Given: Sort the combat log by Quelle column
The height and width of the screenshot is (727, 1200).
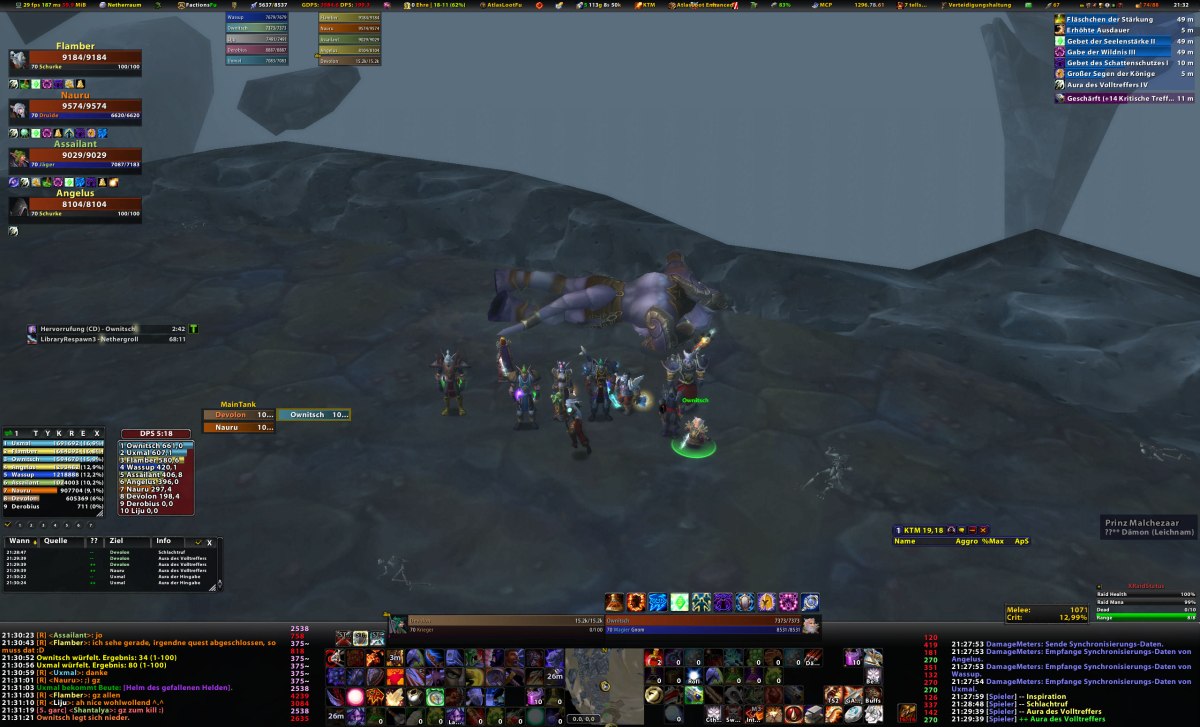Looking at the screenshot, I should tap(56, 541).
